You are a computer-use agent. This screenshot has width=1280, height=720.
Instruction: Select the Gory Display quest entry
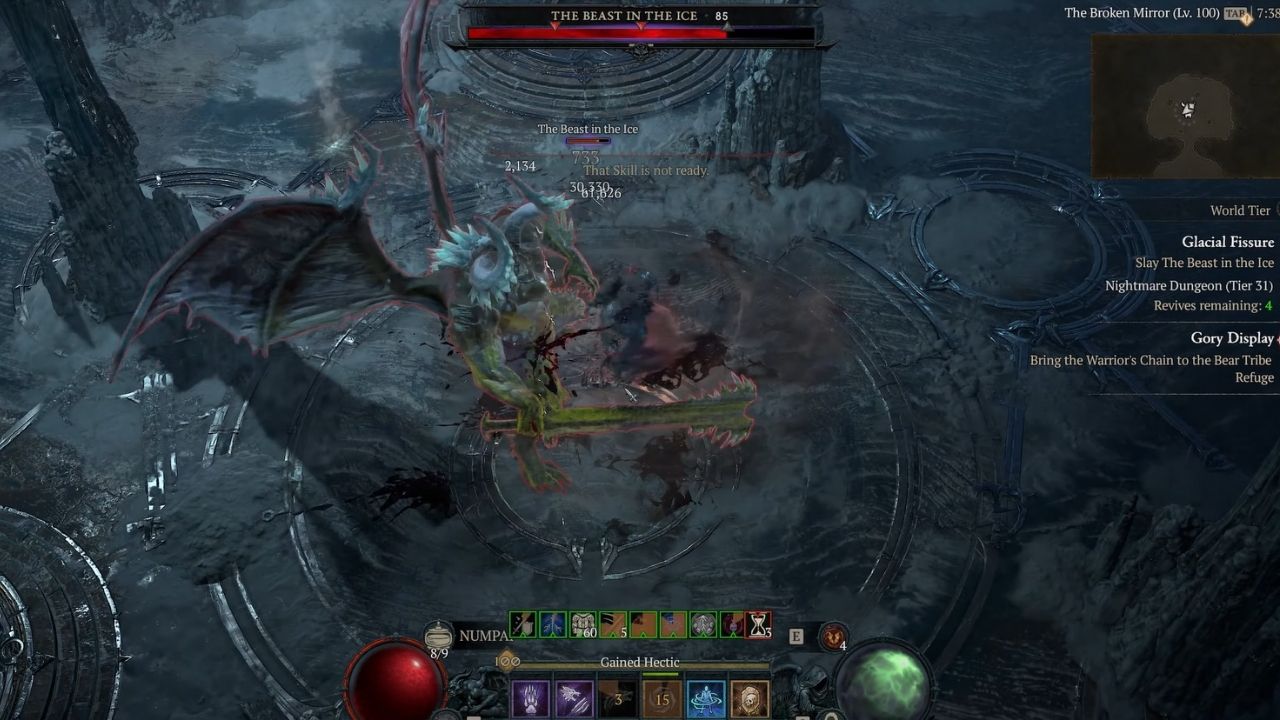(1234, 338)
